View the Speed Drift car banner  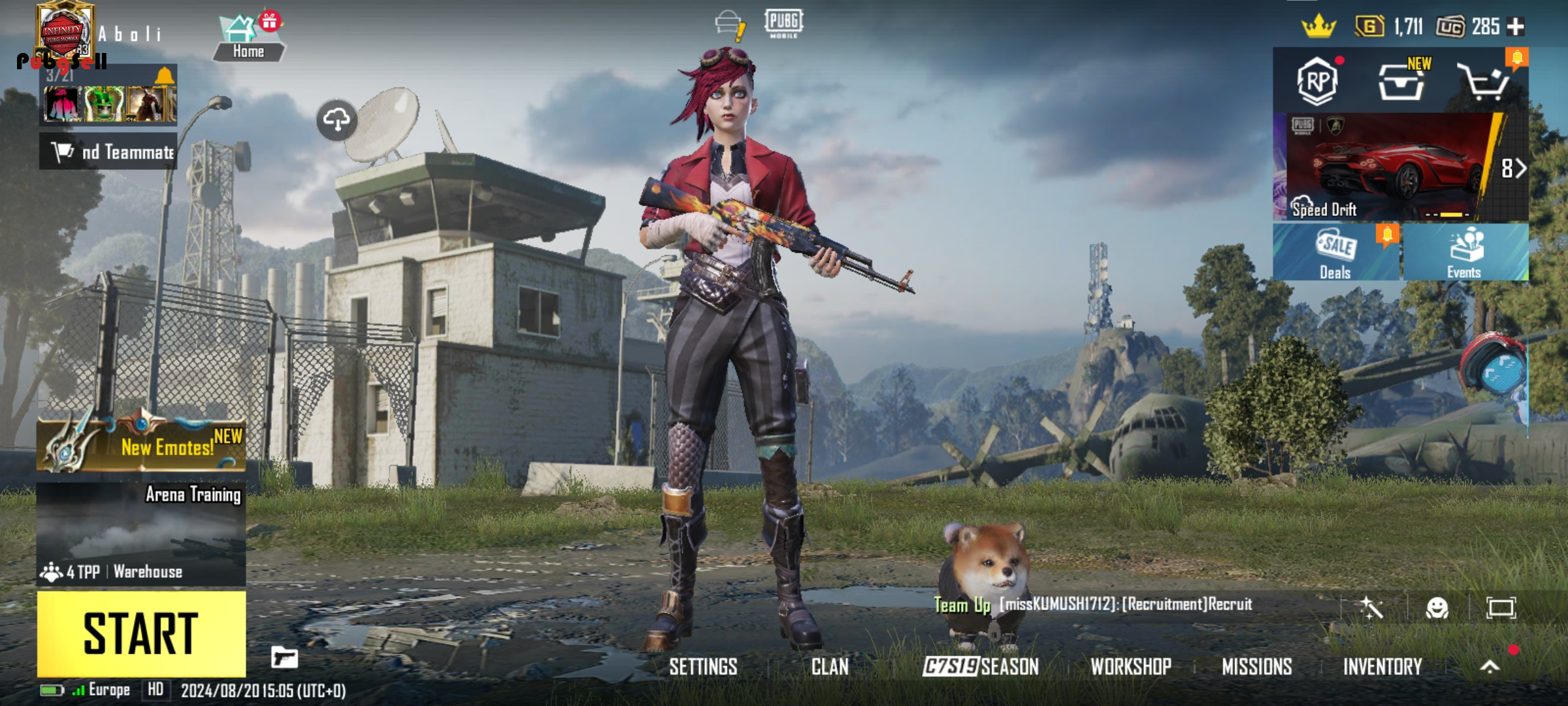[1392, 167]
